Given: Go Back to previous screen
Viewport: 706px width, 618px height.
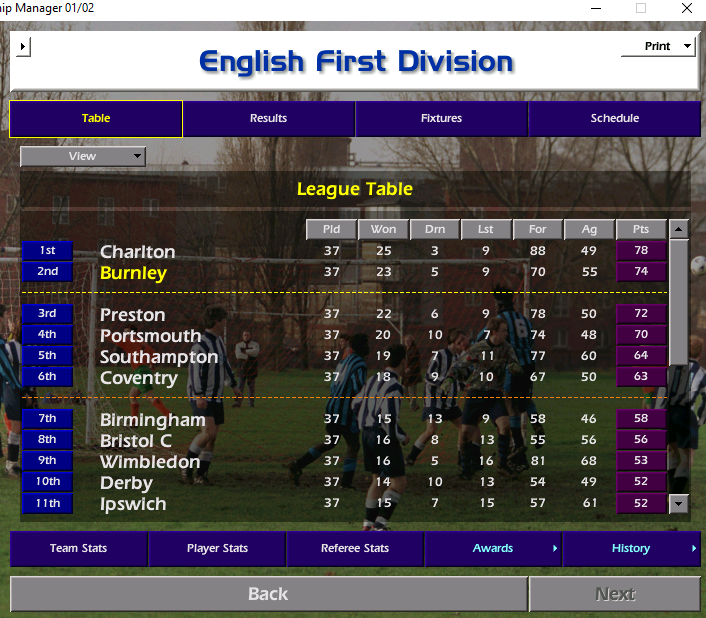Looking at the screenshot, I should point(268,594).
